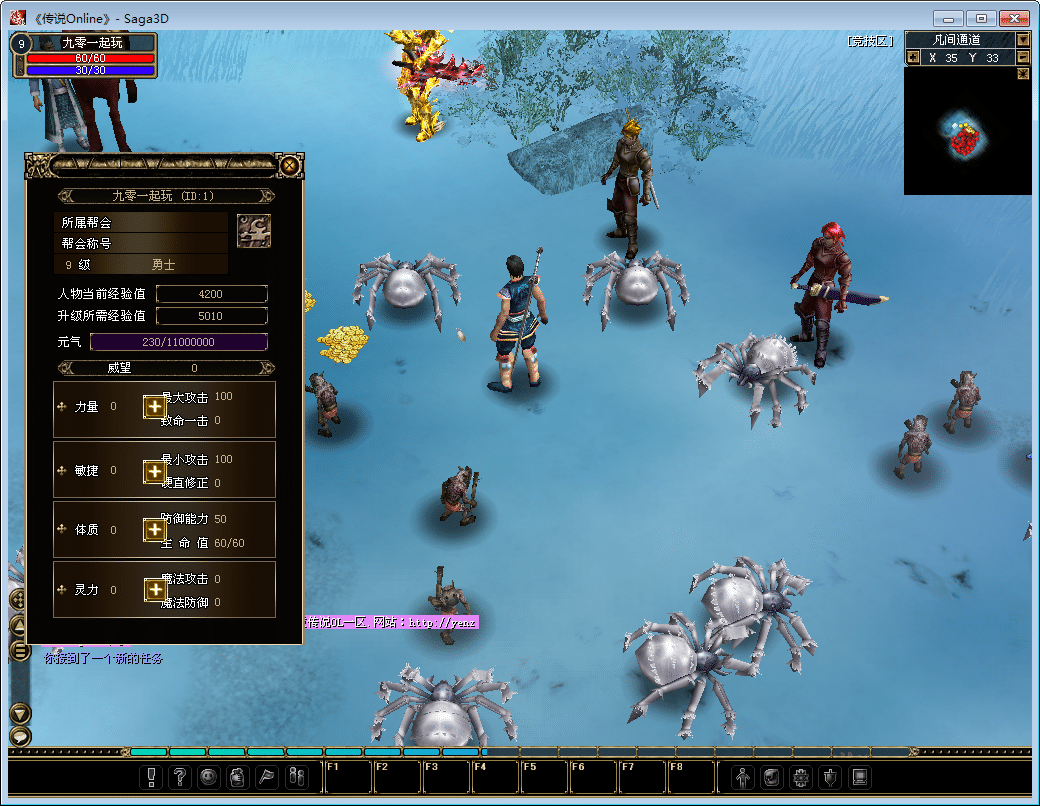
Task: Click the speech bubble chat button
Action: pyautogui.click(x=20, y=736)
